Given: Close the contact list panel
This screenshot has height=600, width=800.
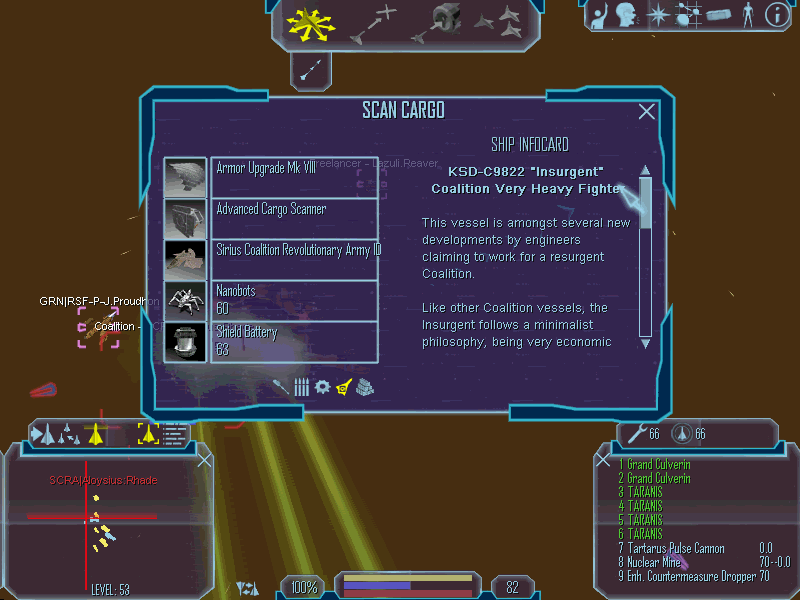Looking at the screenshot, I should pyautogui.click(x=205, y=460).
